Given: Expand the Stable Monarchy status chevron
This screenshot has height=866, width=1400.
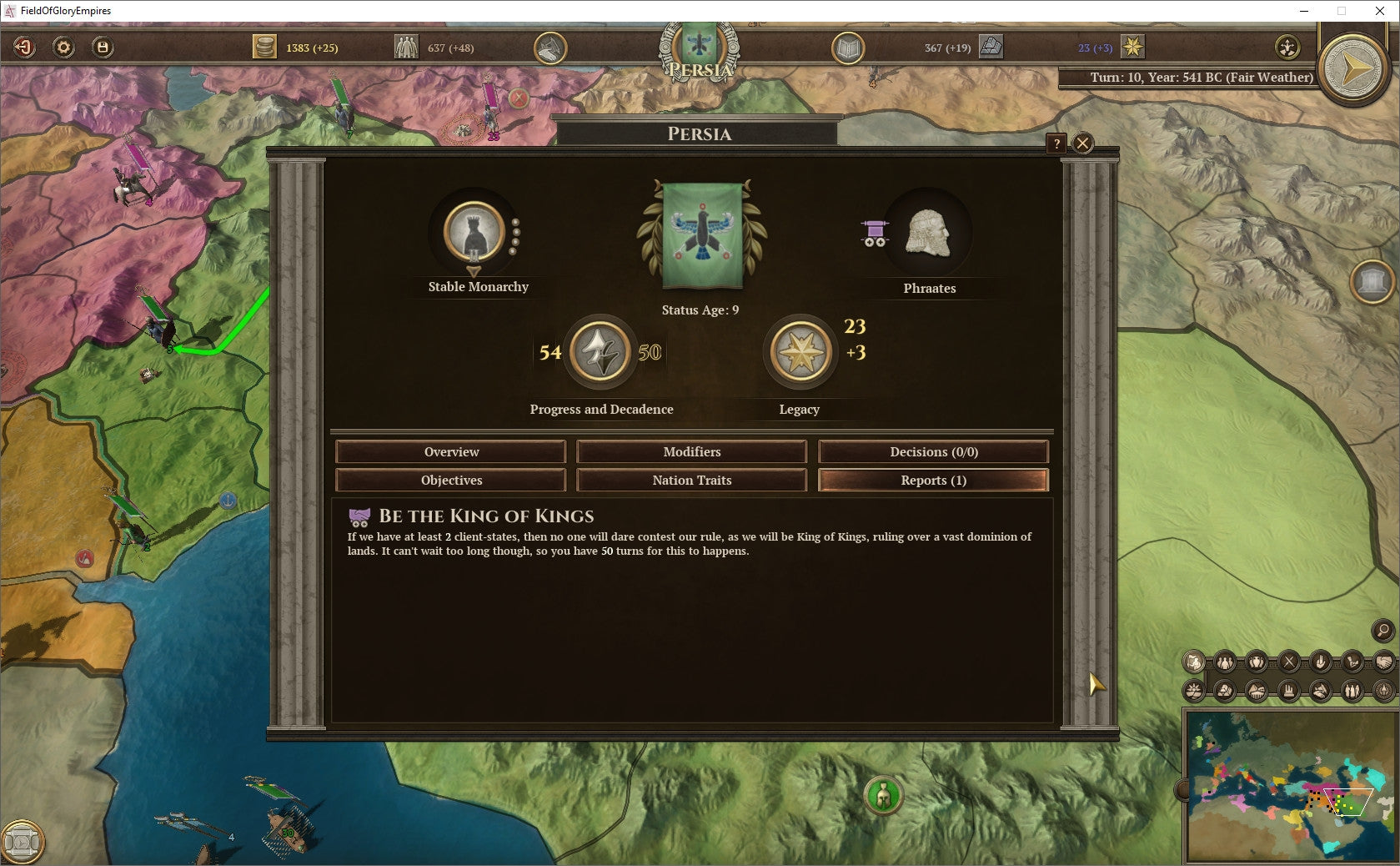Looking at the screenshot, I should tap(475, 271).
